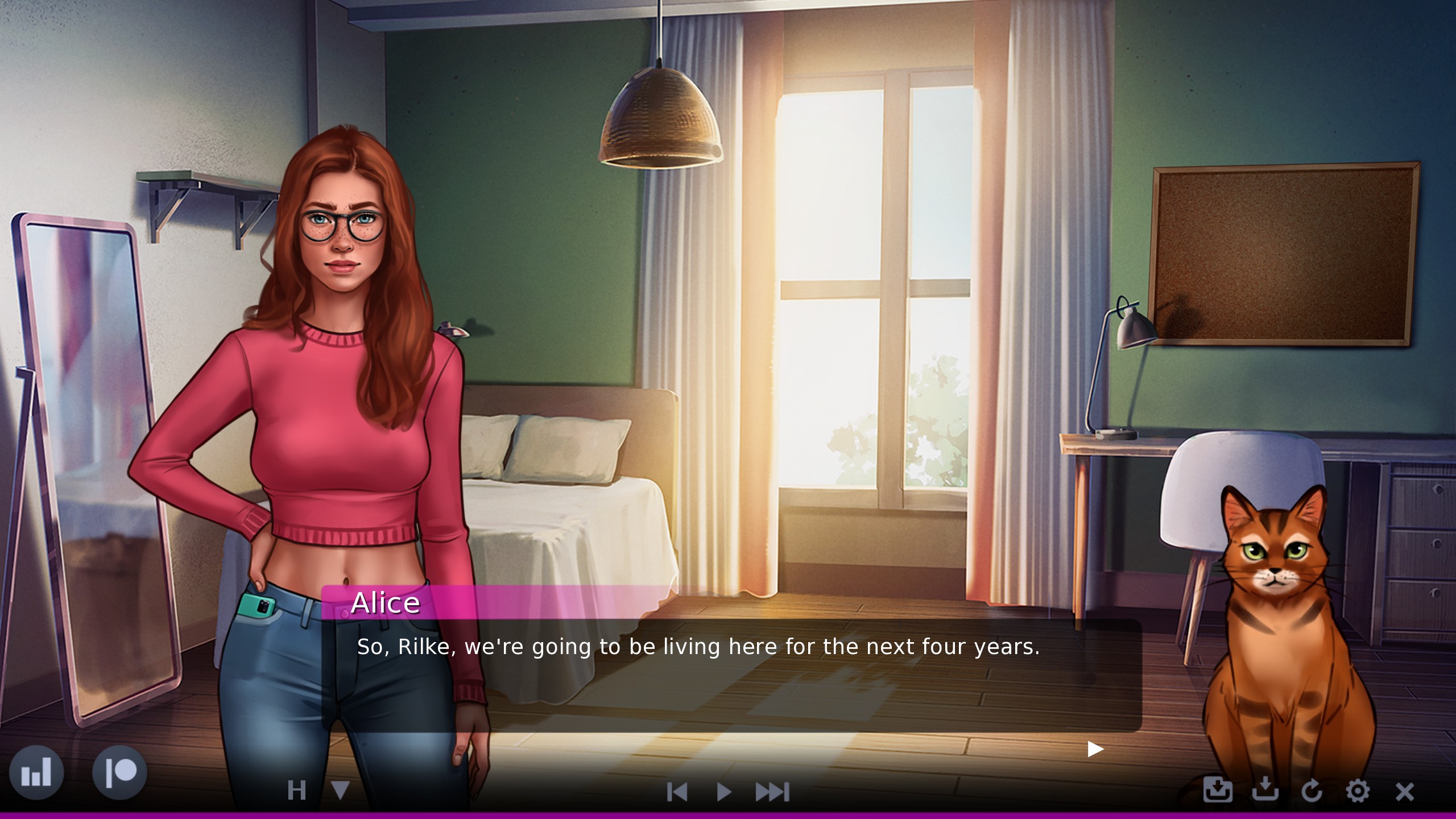The image size is (1456, 819).
Task: Advance dialogue with the white arrow
Action: click(1095, 749)
